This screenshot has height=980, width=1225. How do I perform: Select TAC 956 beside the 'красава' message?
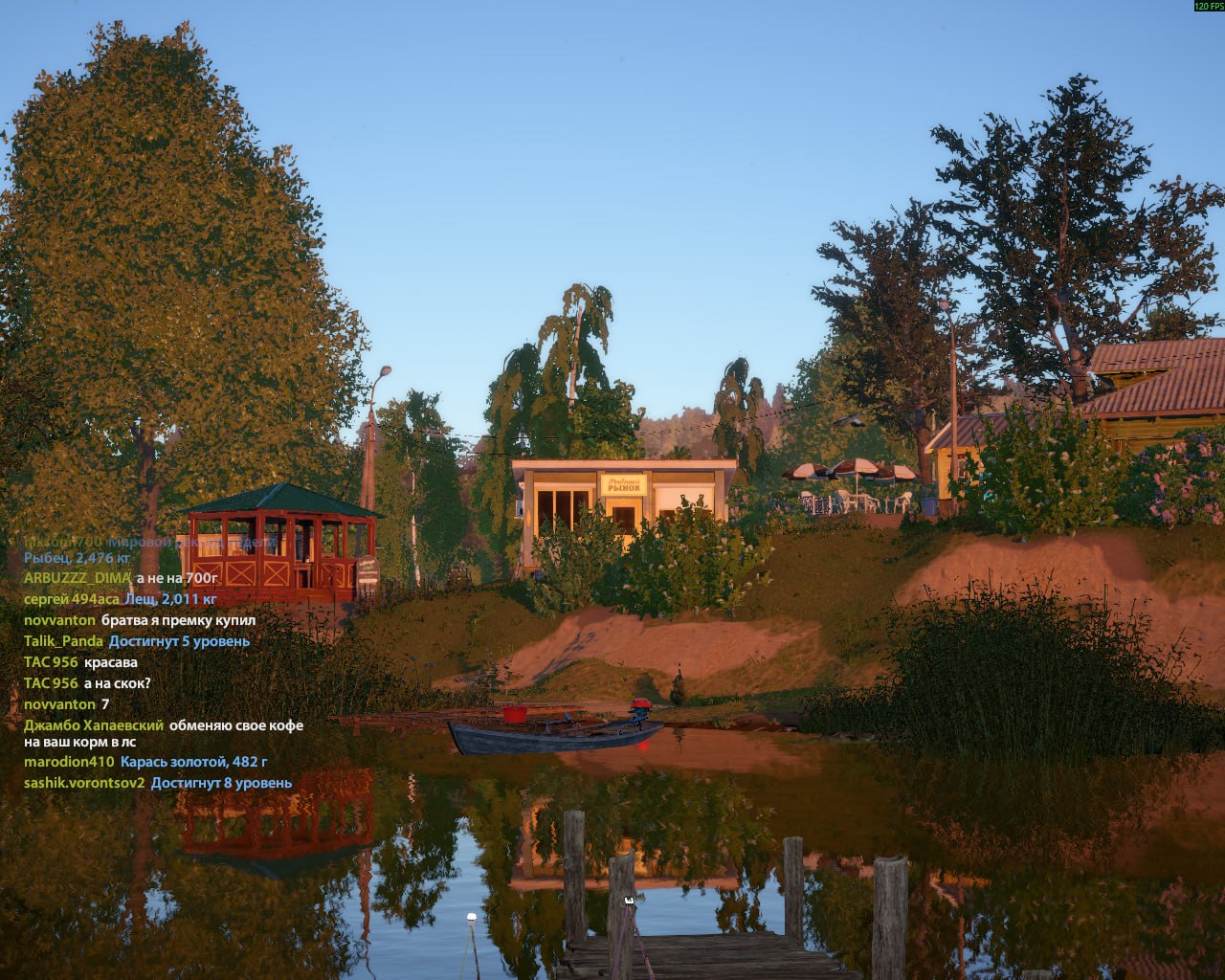51,662
